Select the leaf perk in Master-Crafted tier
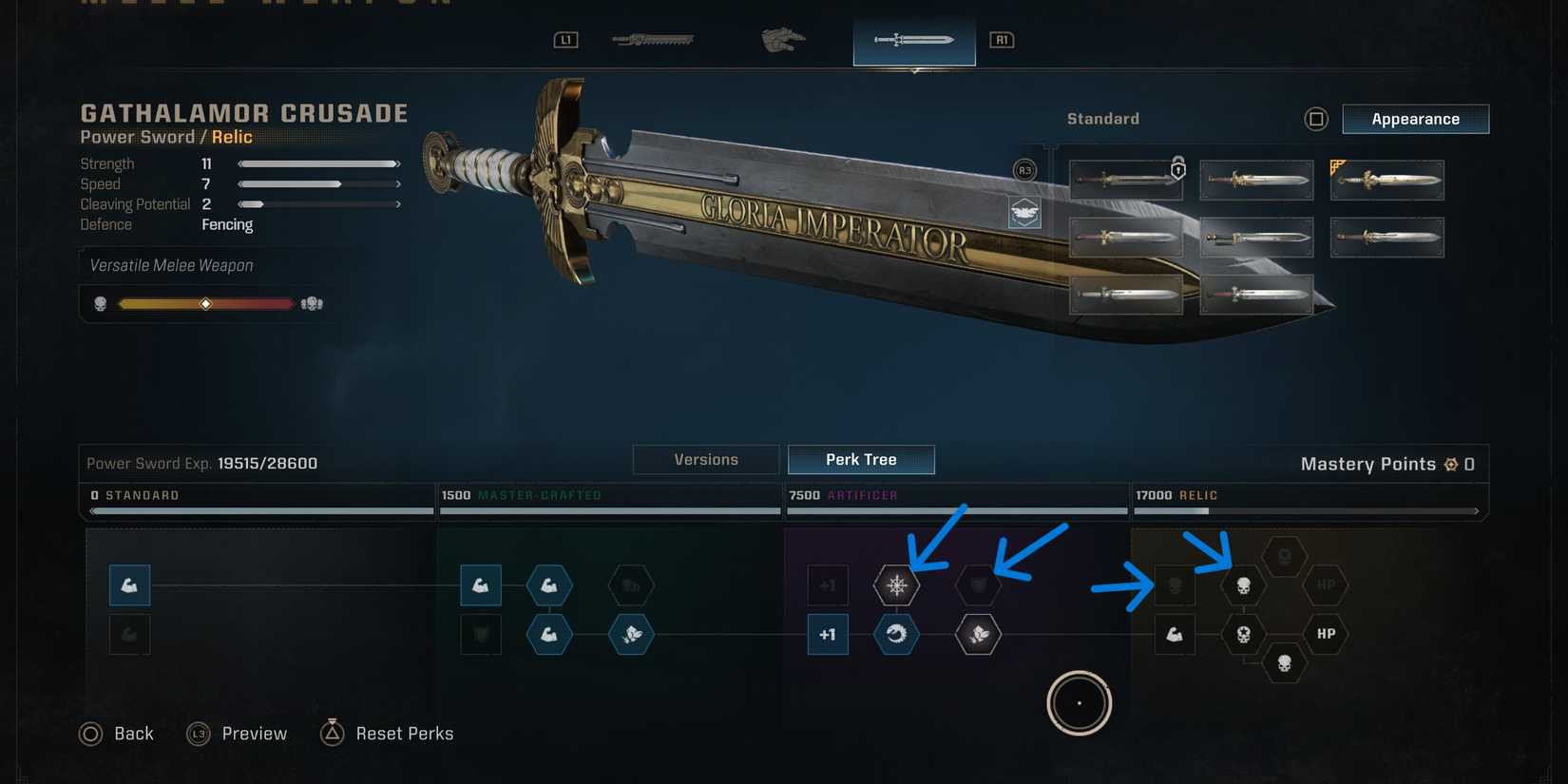The image size is (1568, 784). click(632, 635)
